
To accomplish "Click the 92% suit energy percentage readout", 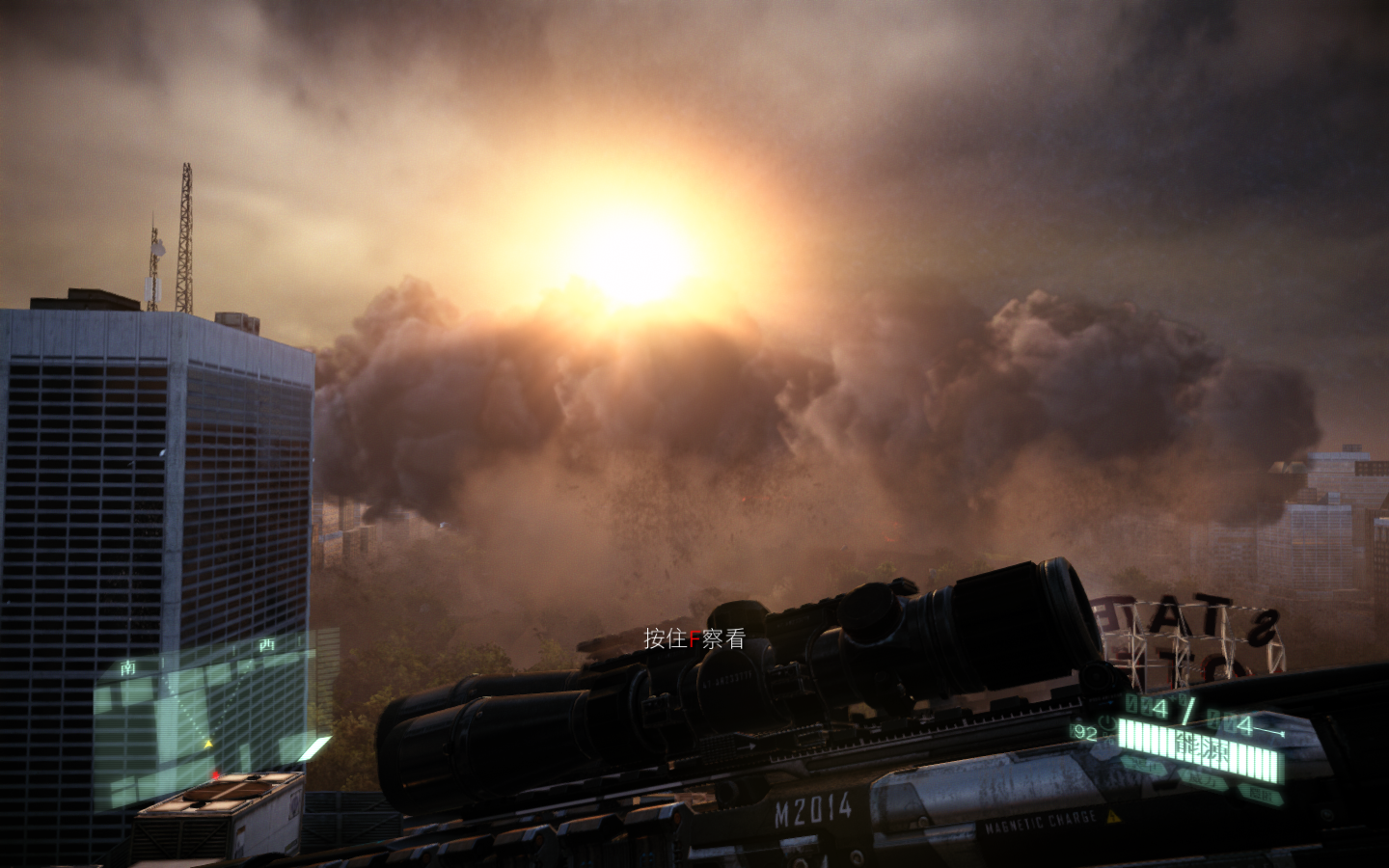I will (1084, 730).
